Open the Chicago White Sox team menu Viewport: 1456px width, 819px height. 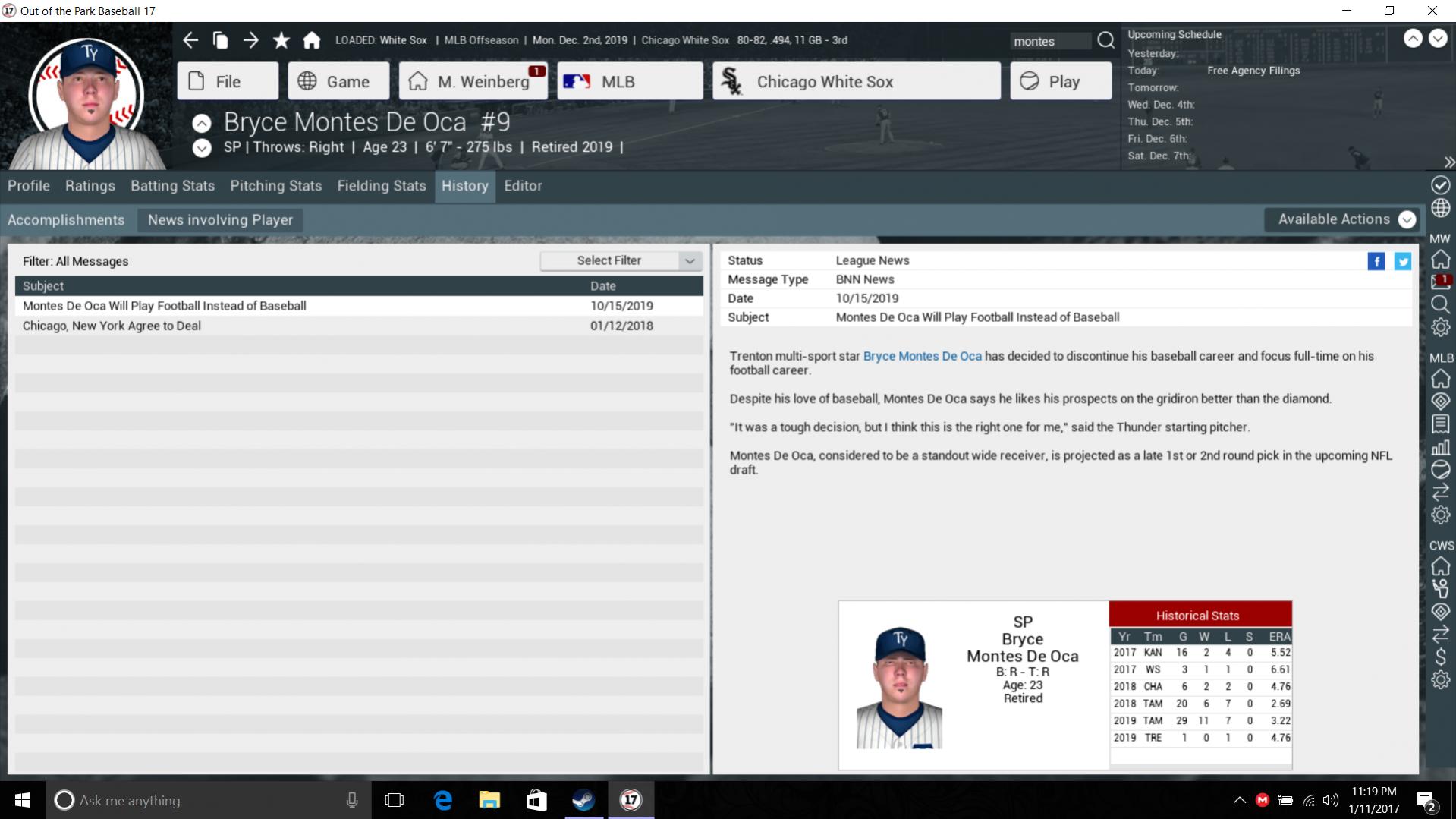click(x=856, y=81)
